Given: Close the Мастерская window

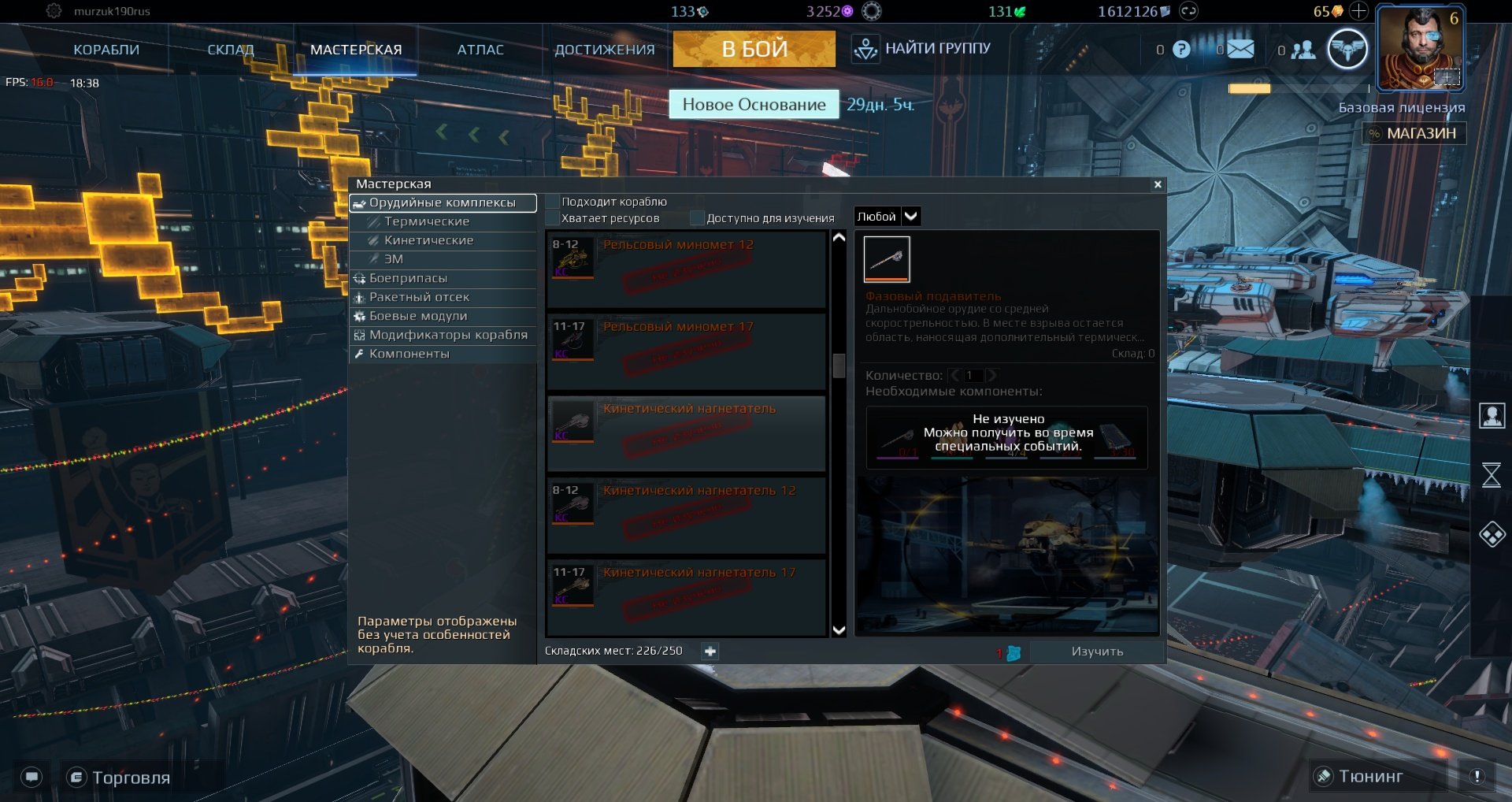Looking at the screenshot, I should [x=1158, y=184].
